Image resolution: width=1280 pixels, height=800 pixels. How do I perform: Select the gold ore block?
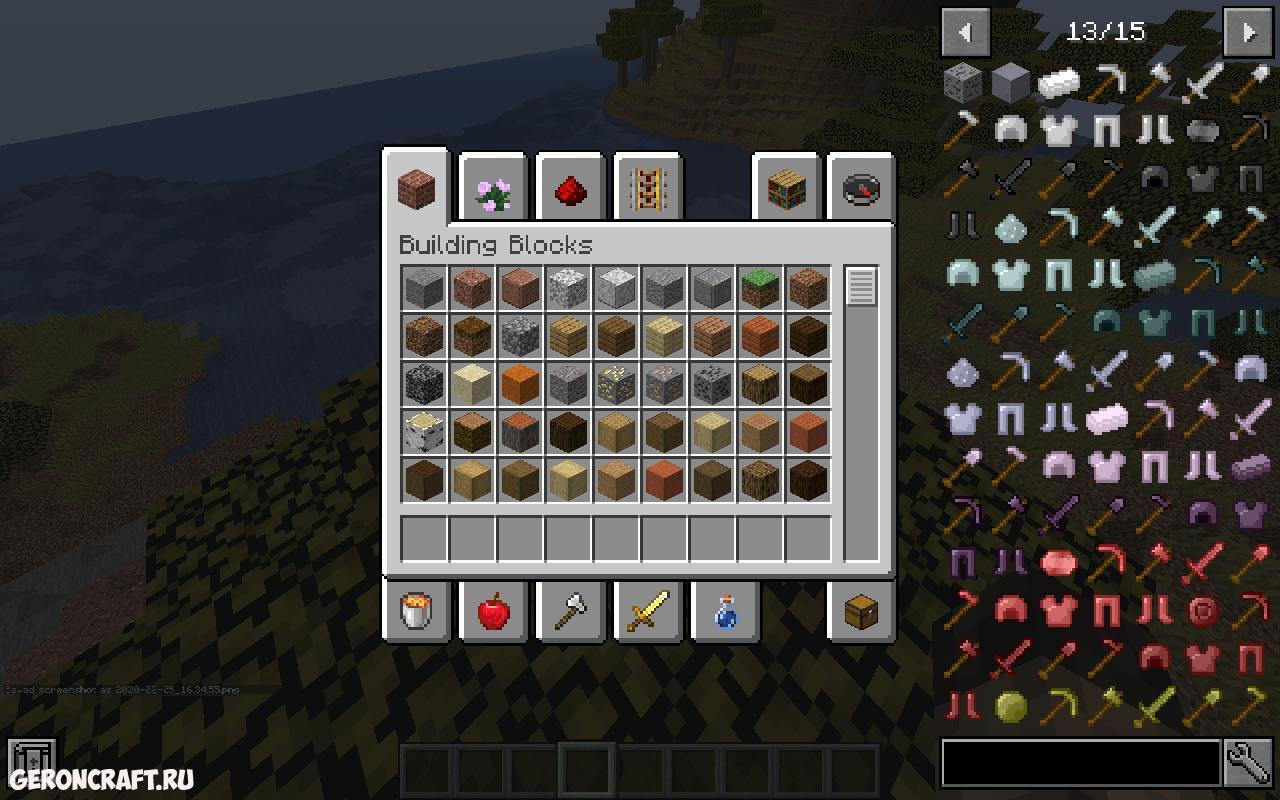click(x=616, y=385)
